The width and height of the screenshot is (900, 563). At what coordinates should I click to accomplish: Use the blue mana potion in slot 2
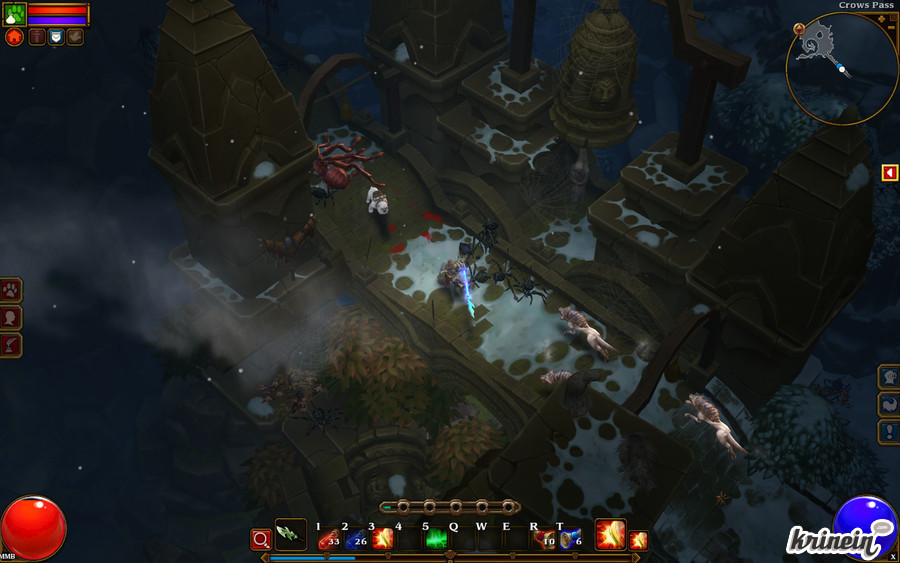pyautogui.click(x=355, y=540)
